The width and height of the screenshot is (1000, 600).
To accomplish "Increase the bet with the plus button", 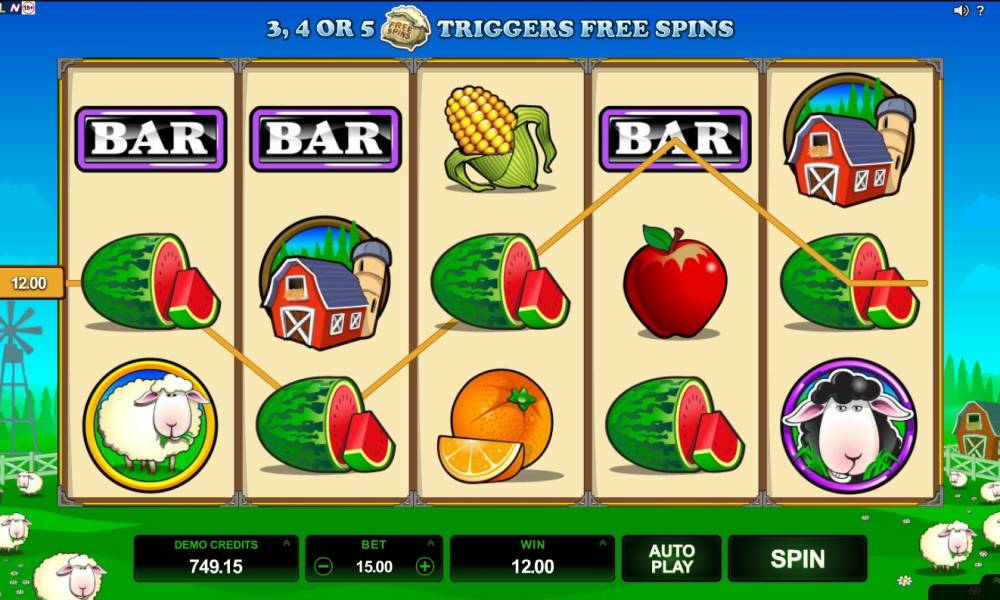I will click(x=425, y=566).
